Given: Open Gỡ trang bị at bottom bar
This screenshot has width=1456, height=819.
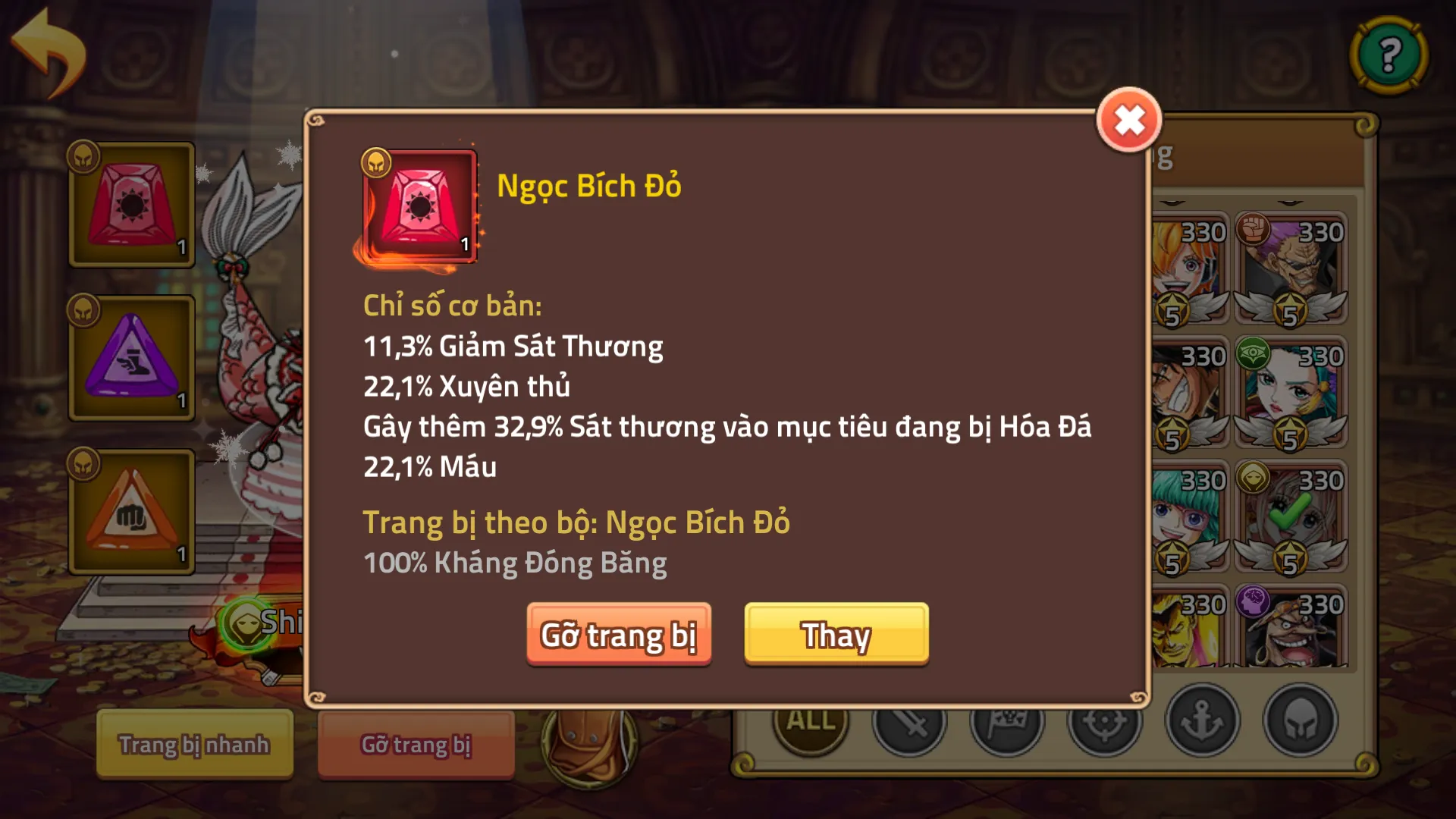Looking at the screenshot, I should [416, 744].
